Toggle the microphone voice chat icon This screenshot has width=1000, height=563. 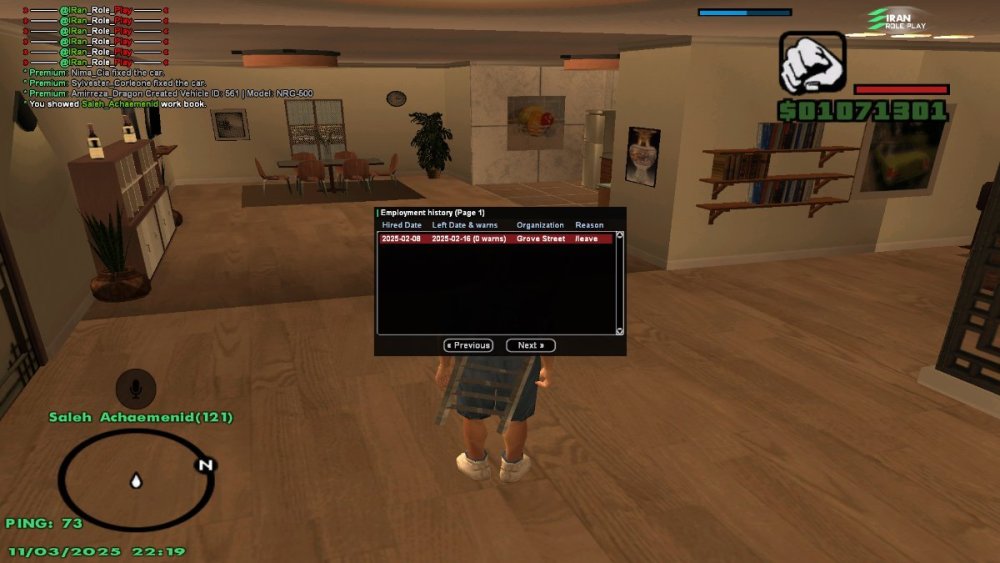135,388
